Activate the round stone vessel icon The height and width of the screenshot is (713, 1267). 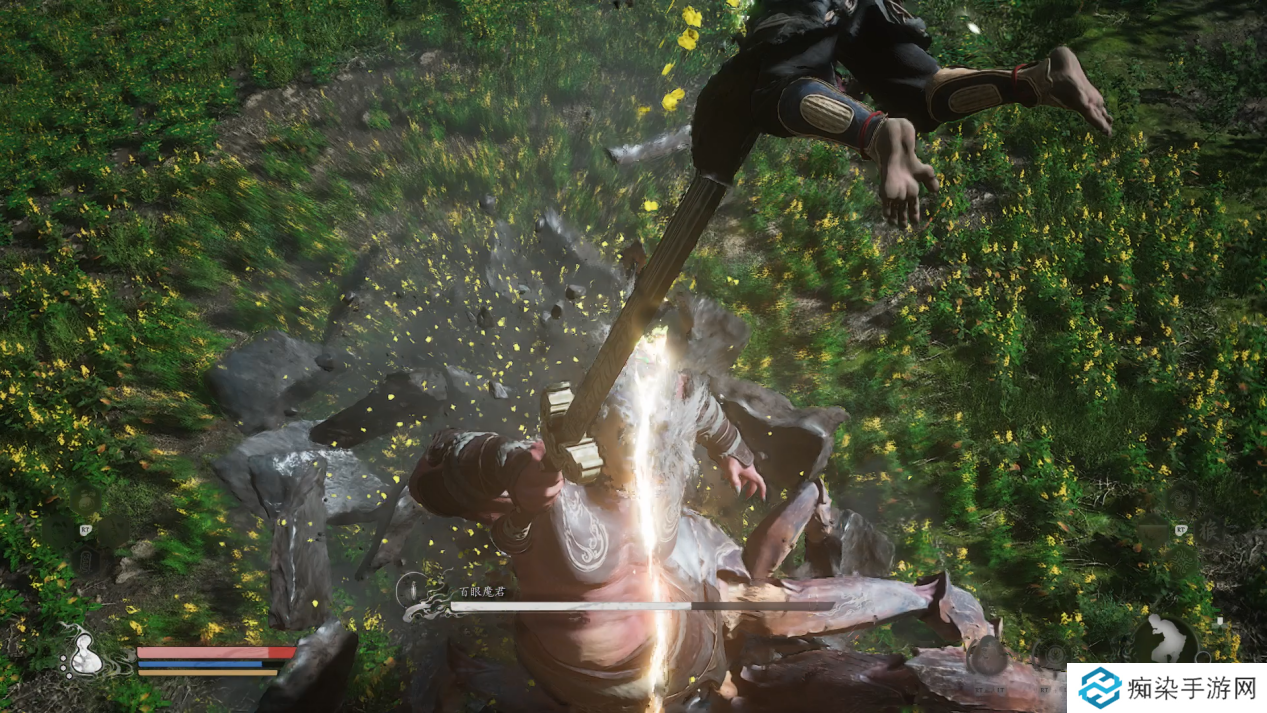986,655
